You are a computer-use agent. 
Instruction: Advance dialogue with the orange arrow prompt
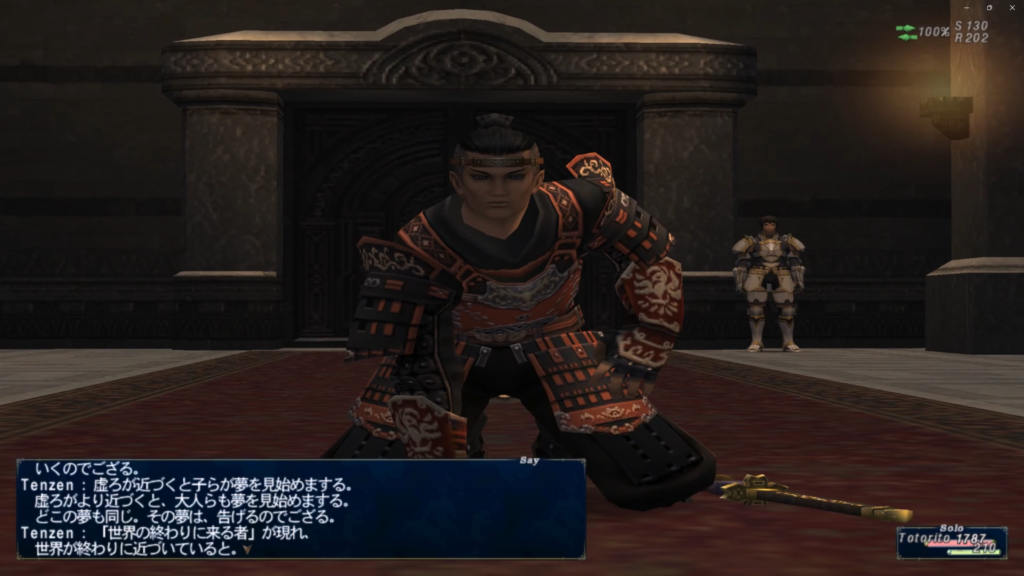(247, 548)
